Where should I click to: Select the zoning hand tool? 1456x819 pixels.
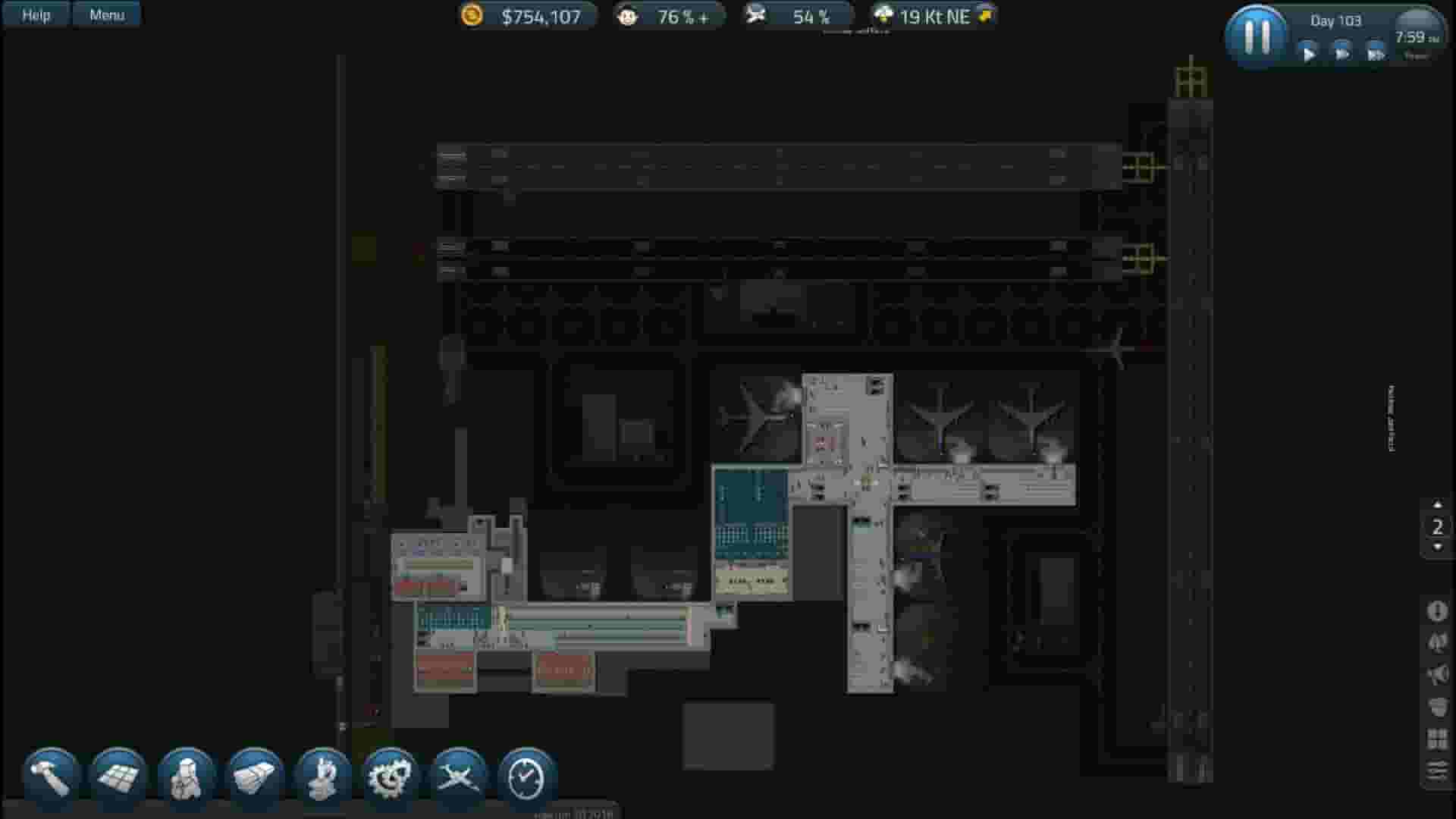pyautogui.click(x=324, y=773)
